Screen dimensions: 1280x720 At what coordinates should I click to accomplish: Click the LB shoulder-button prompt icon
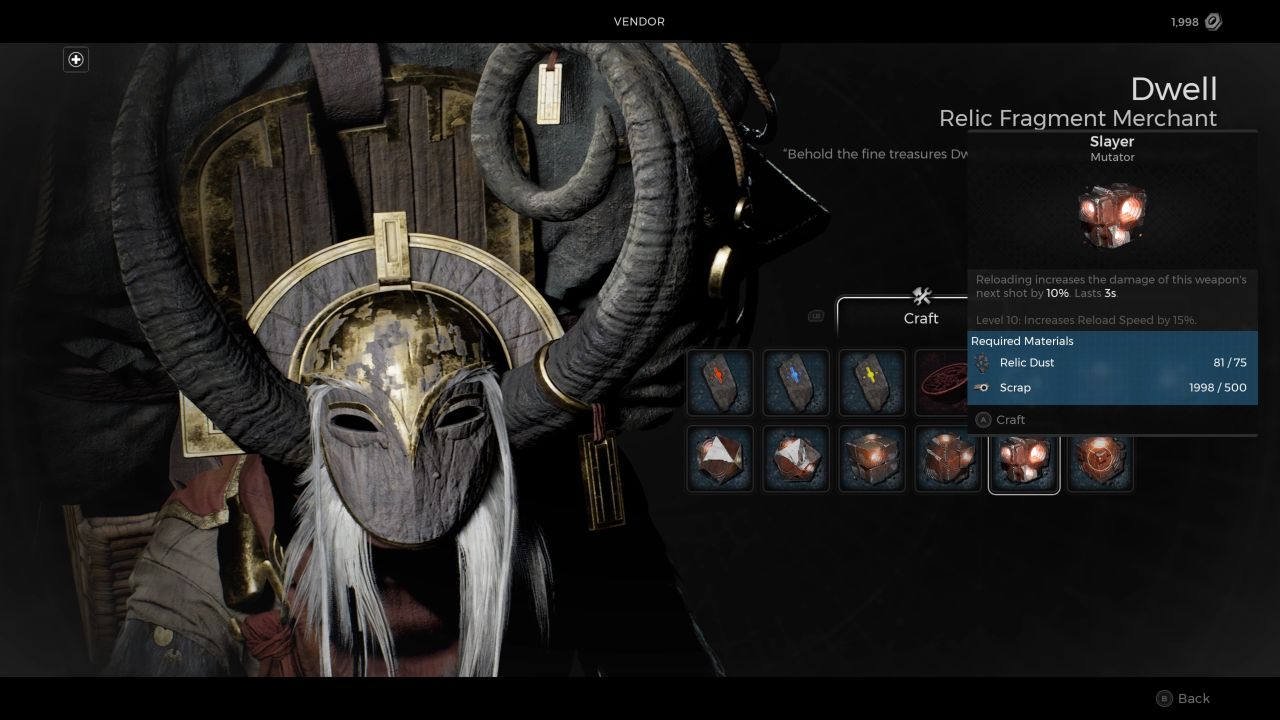(x=816, y=314)
